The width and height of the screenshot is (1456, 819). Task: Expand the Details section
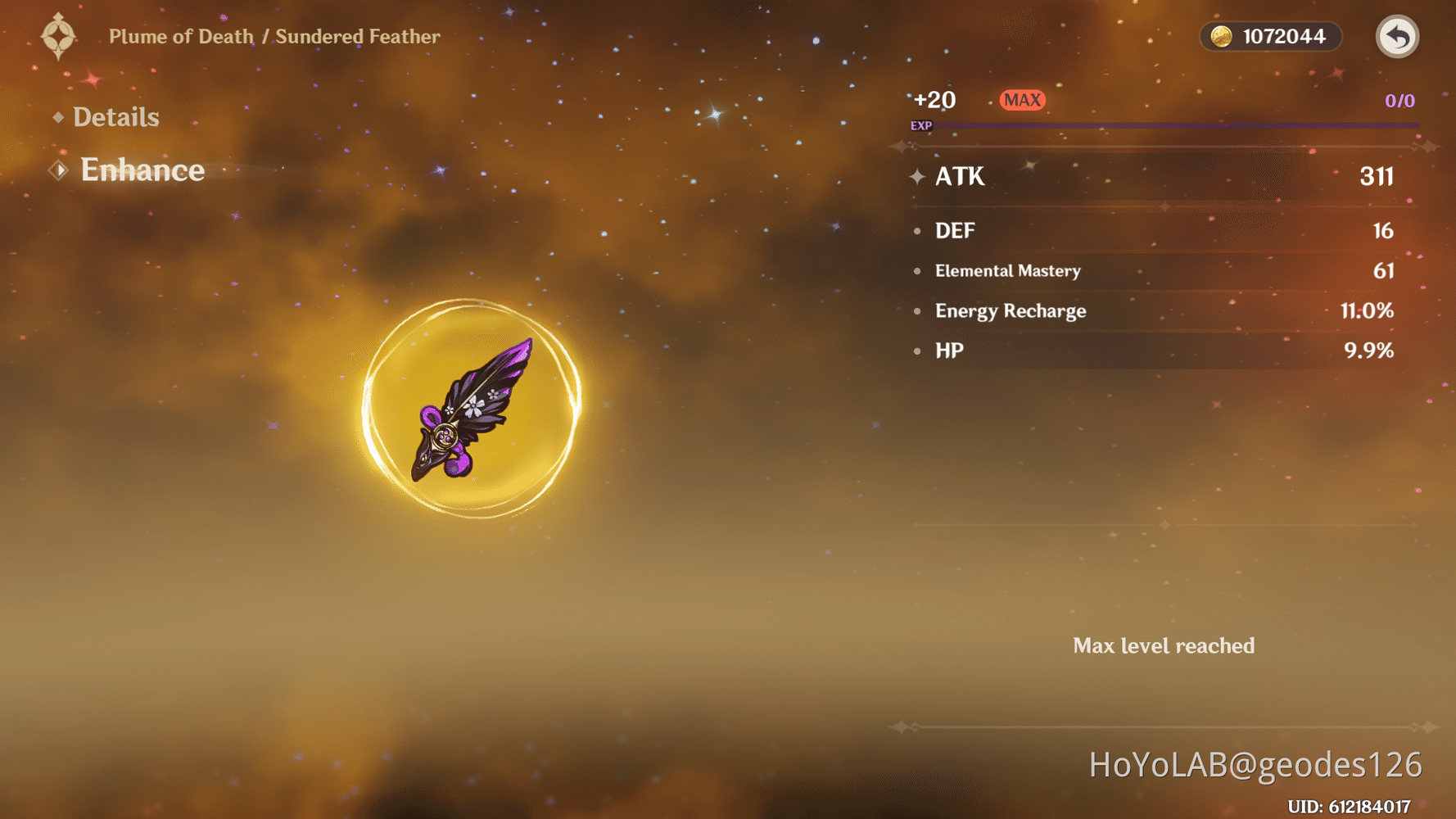[x=115, y=117]
